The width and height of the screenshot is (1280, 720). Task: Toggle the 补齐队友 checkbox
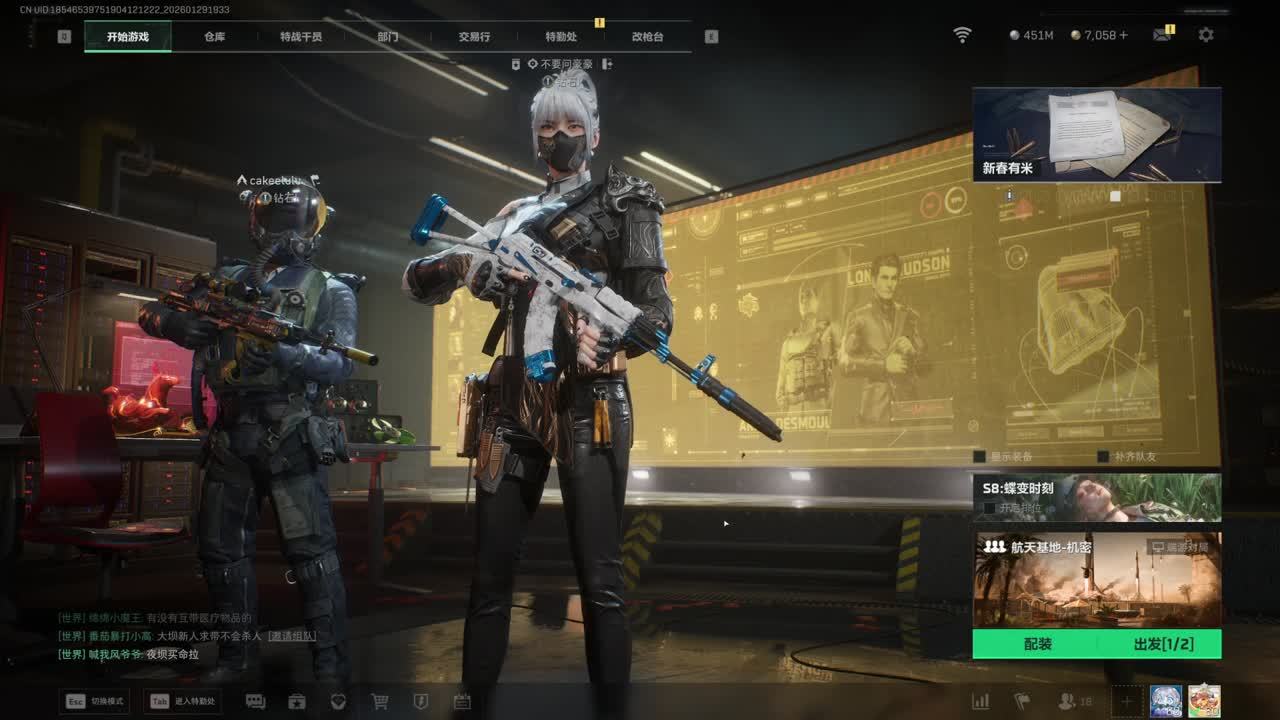point(1103,457)
